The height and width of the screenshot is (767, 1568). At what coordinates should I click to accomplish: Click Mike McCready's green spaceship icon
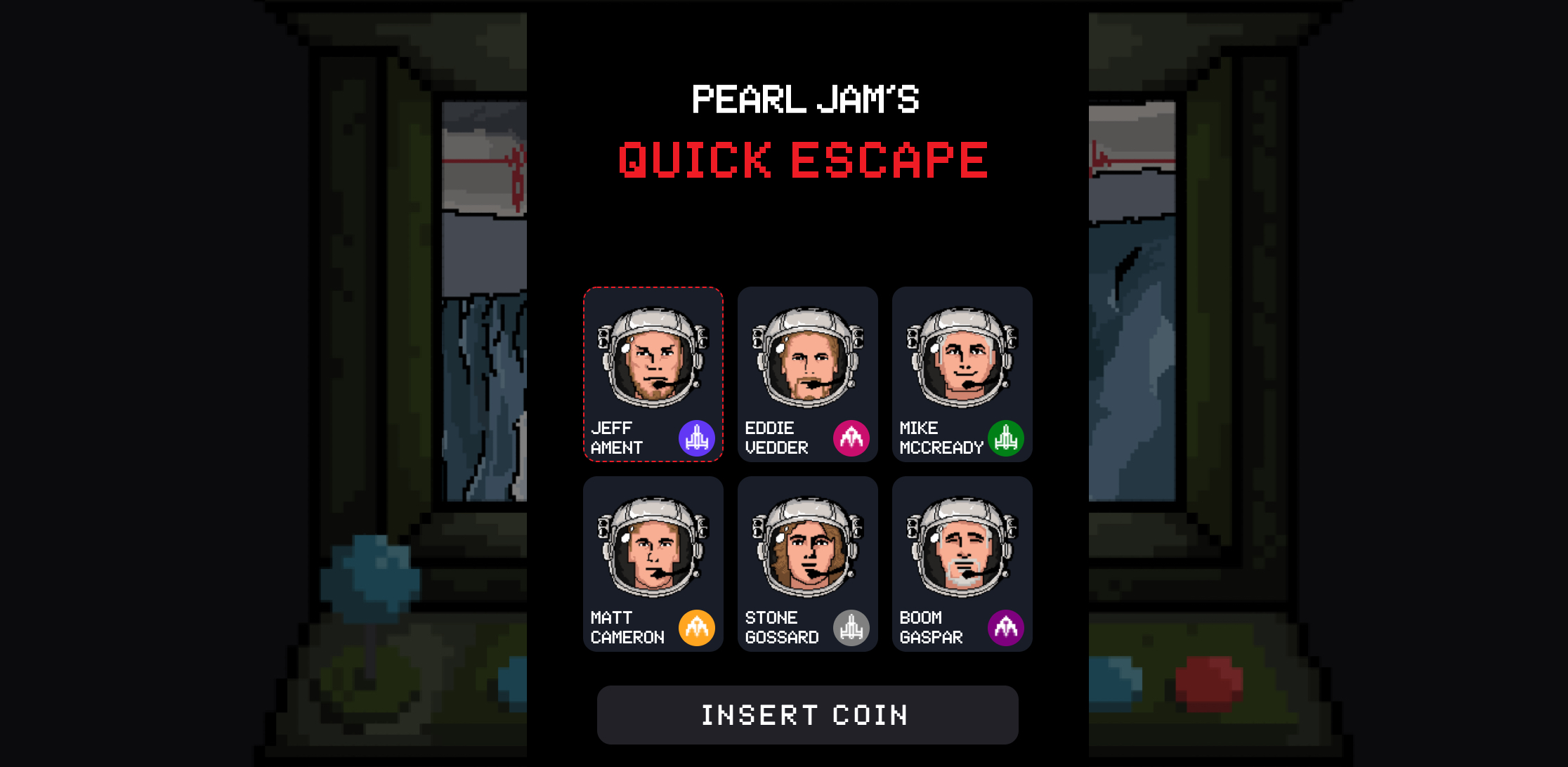pyautogui.click(x=1007, y=437)
